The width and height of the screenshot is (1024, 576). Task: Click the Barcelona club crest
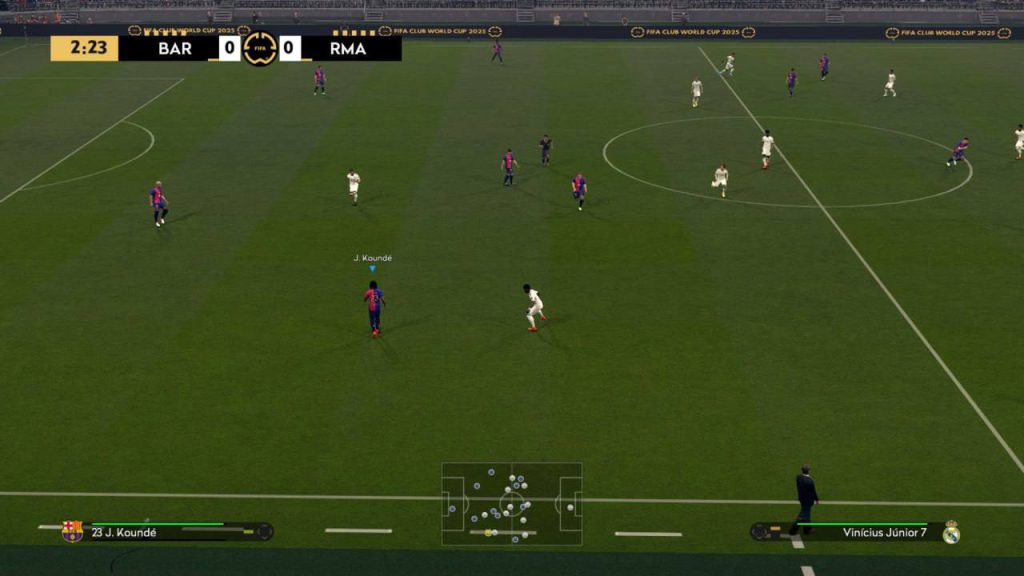pyautogui.click(x=72, y=531)
